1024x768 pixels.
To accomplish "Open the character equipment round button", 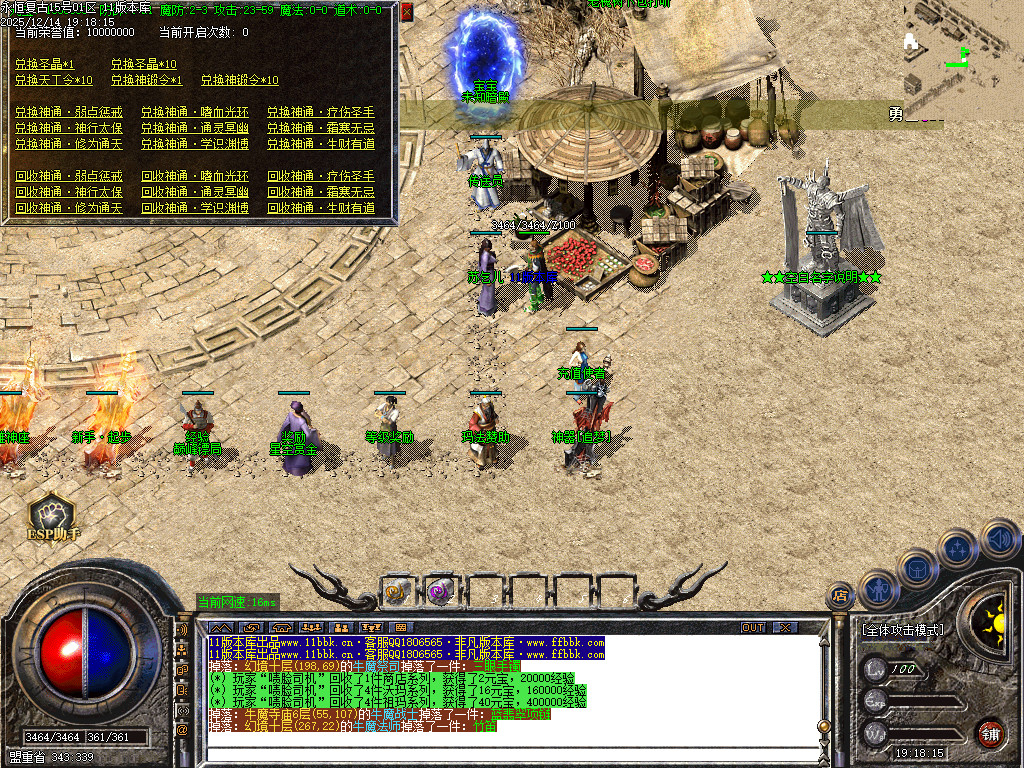I will tap(879, 590).
